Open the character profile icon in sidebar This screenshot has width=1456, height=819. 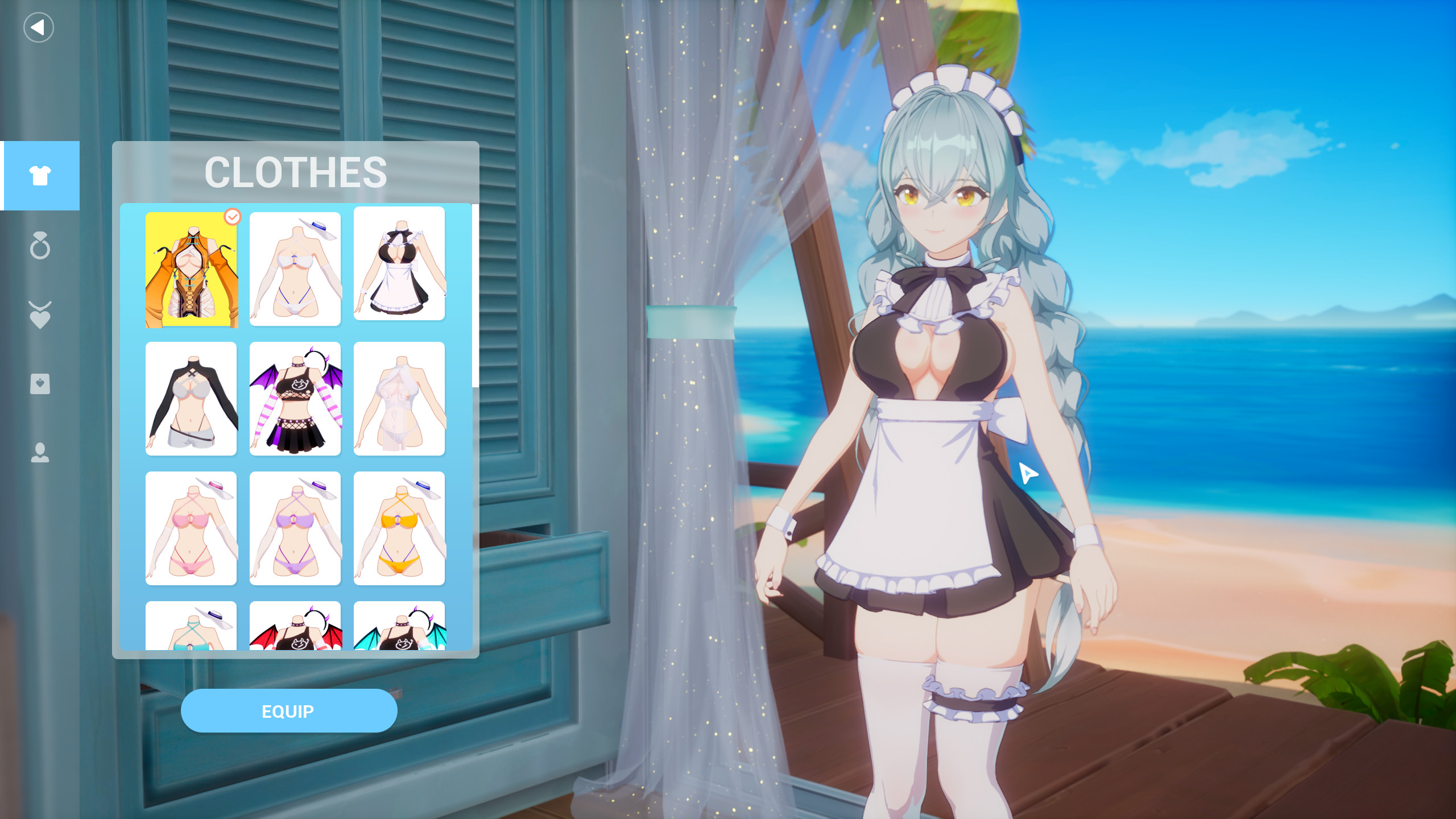tap(40, 454)
